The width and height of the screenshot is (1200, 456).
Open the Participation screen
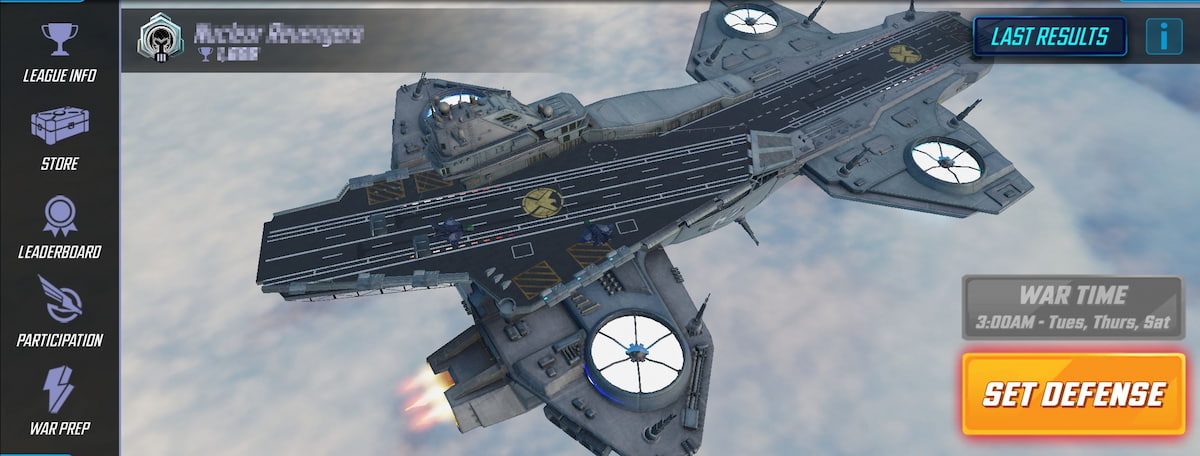click(x=60, y=312)
